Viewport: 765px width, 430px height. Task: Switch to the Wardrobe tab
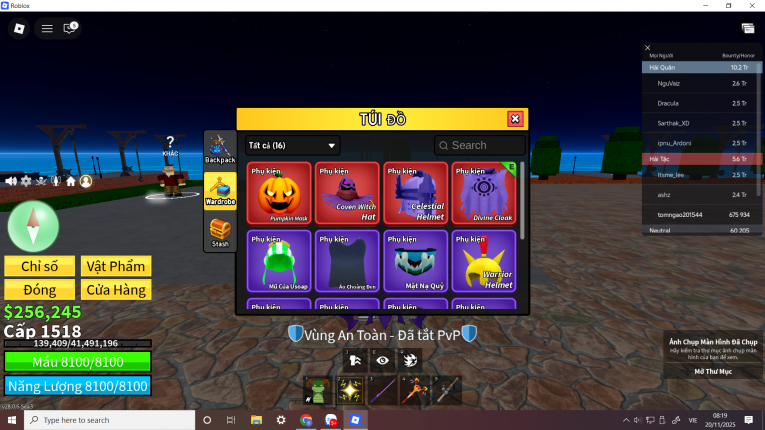click(x=220, y=190)
